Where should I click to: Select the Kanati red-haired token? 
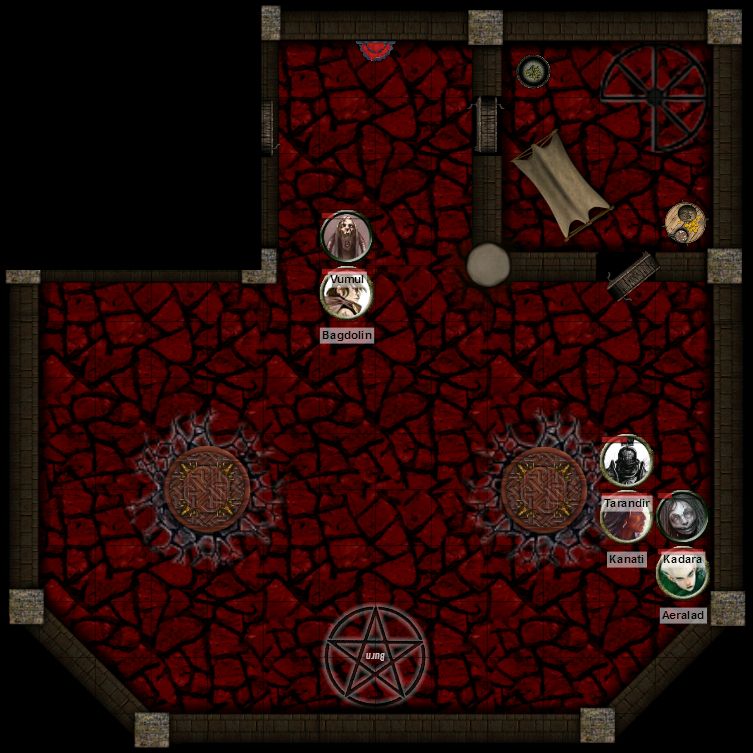[626, 519]
